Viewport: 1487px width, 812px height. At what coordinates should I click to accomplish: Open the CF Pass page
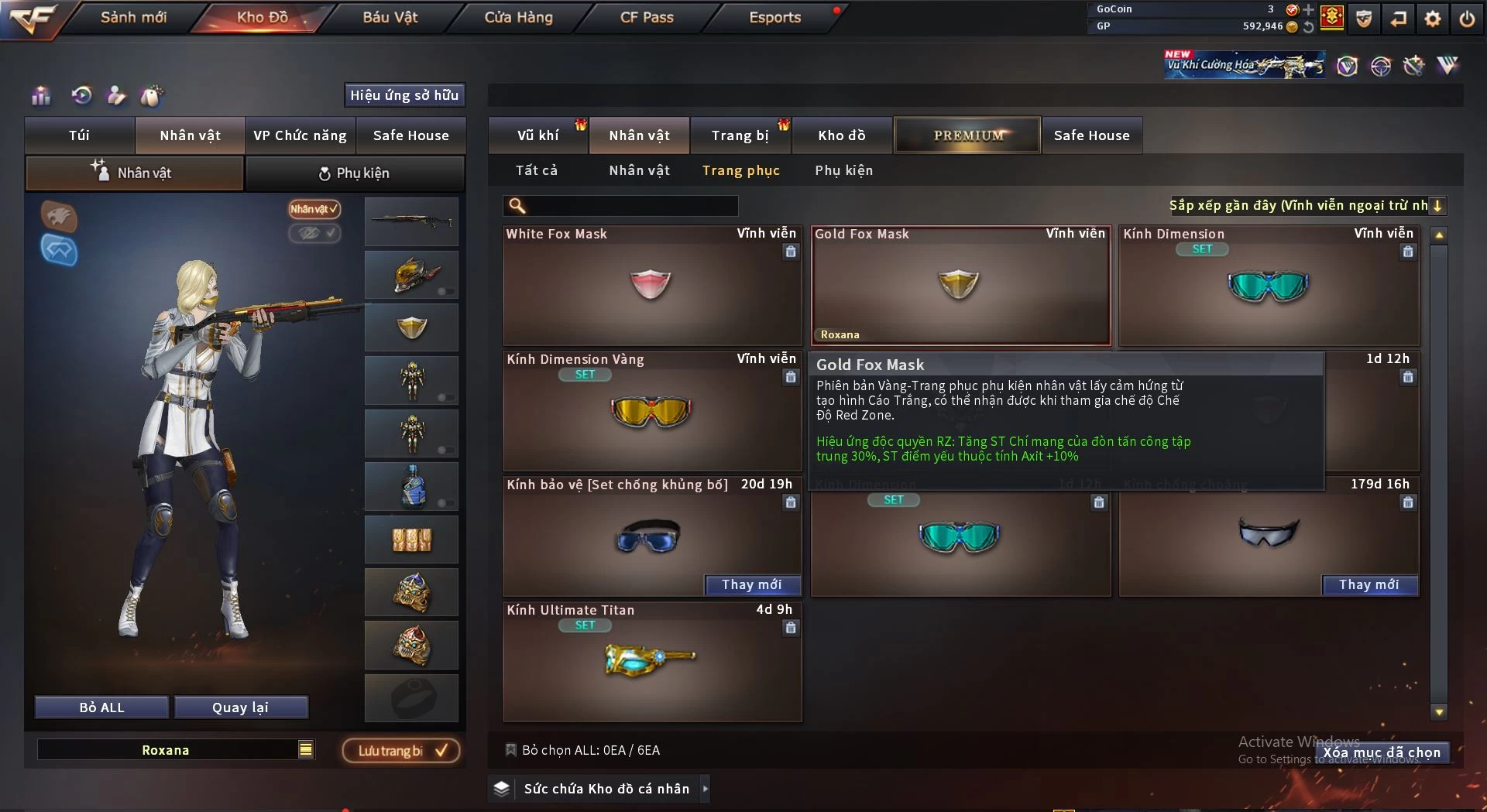point(647,18)
